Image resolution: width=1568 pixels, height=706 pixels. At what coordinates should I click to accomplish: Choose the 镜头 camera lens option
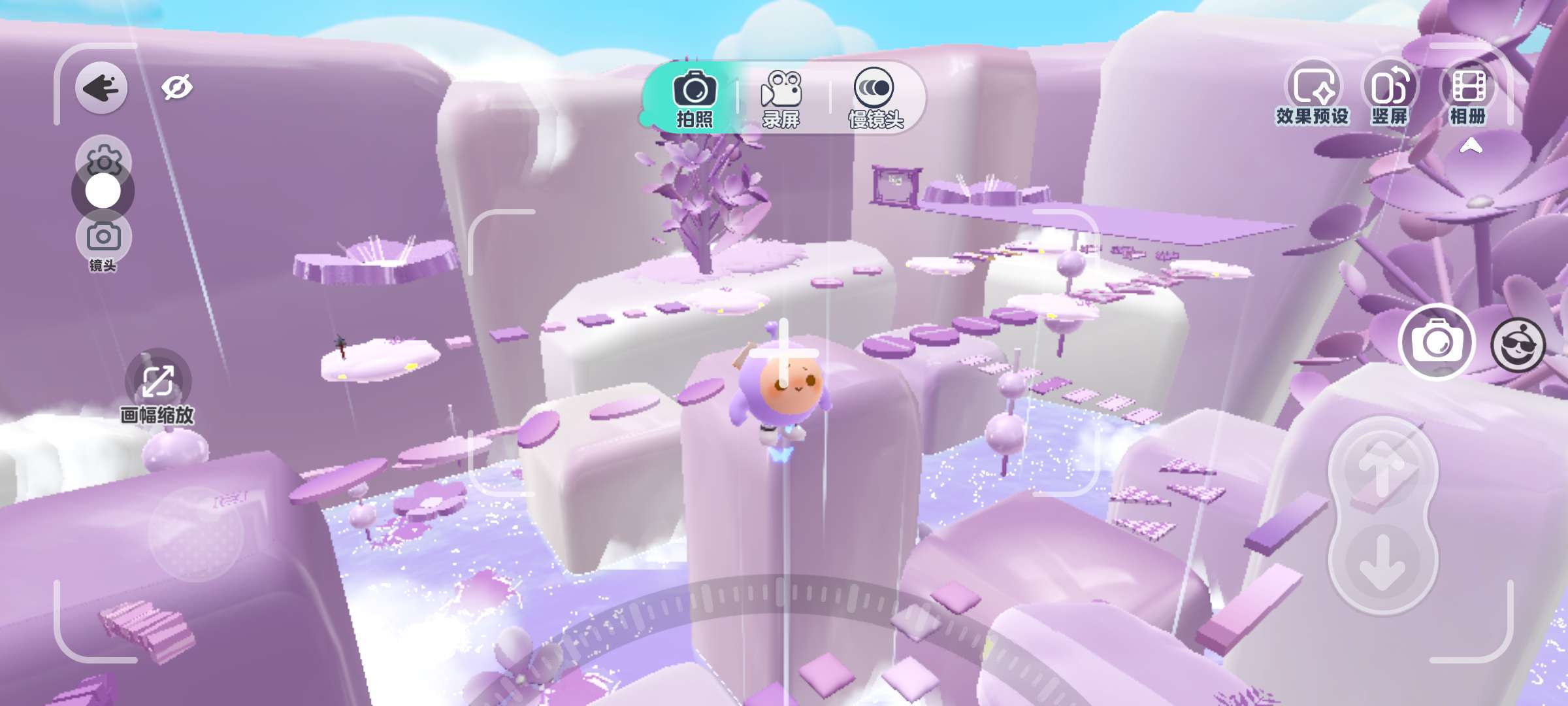tap(103, 242)
